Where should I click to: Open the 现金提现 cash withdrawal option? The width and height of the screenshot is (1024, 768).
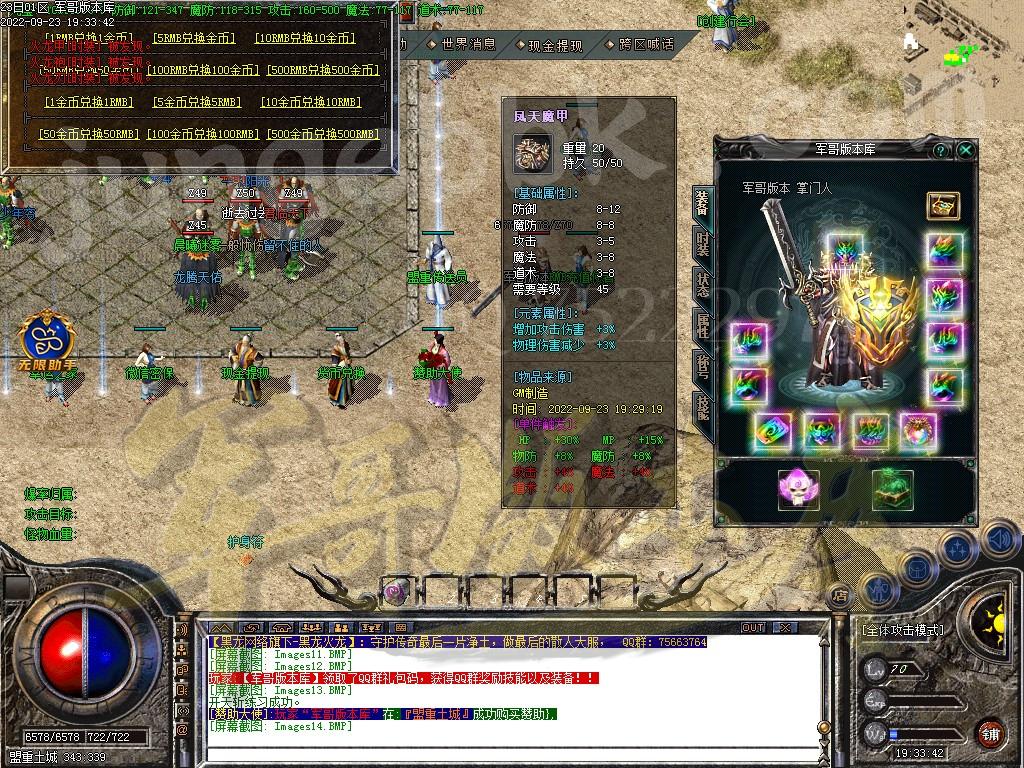[553, 45]
